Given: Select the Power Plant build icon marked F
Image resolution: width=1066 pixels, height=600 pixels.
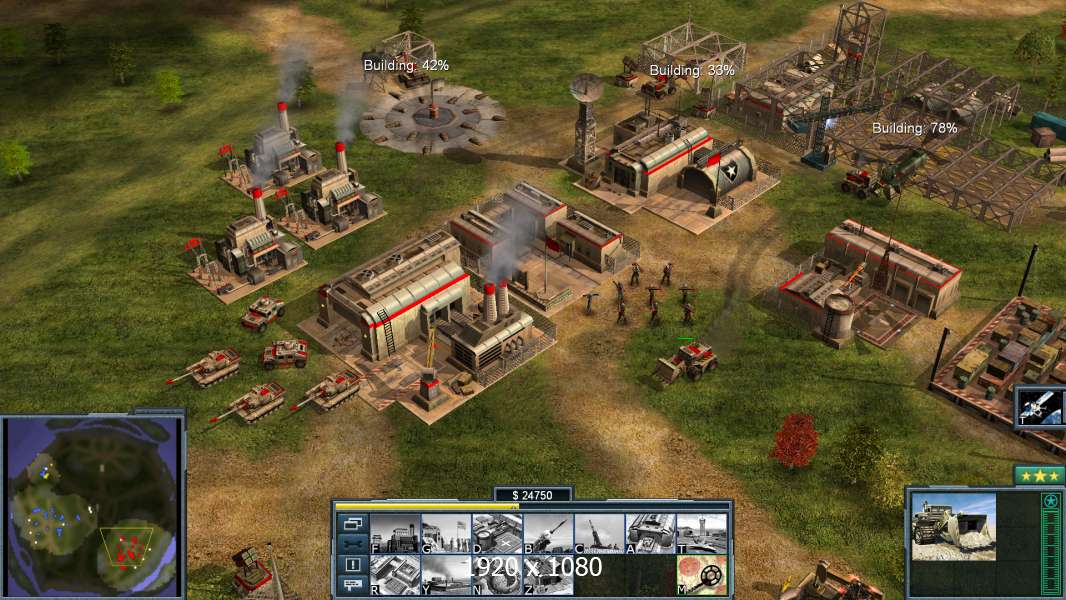Looking at the screenshot, I should click(x=395, y=533).
